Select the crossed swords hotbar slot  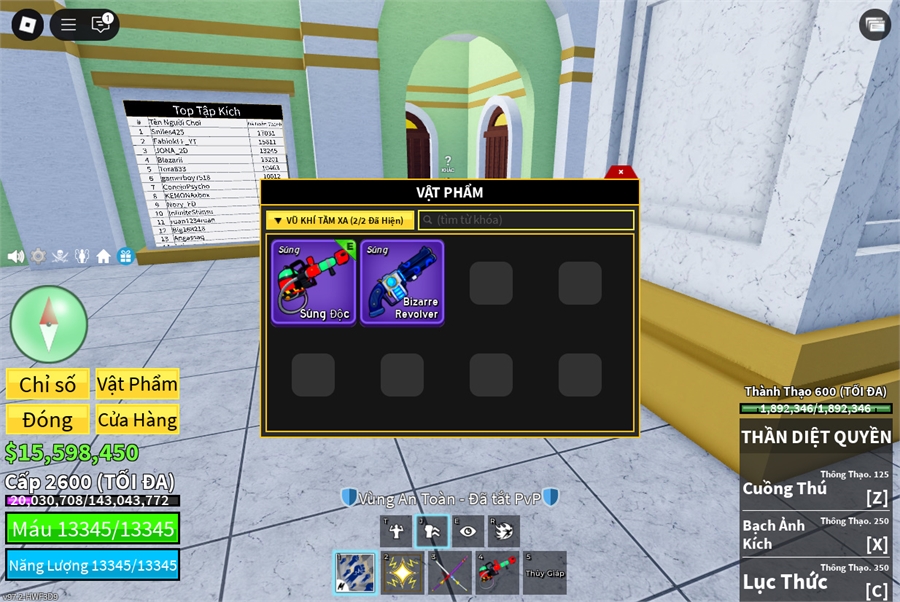(x=449, y=573)
